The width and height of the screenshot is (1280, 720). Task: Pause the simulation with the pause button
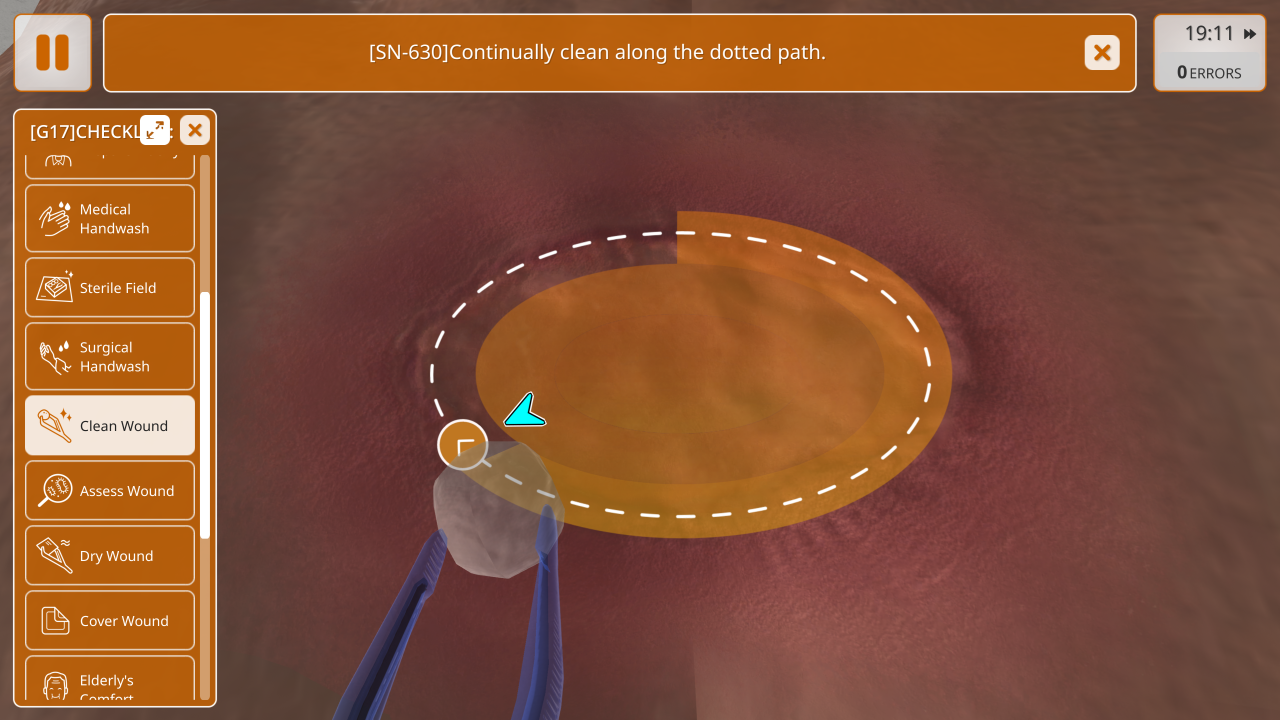click(53, 53)
